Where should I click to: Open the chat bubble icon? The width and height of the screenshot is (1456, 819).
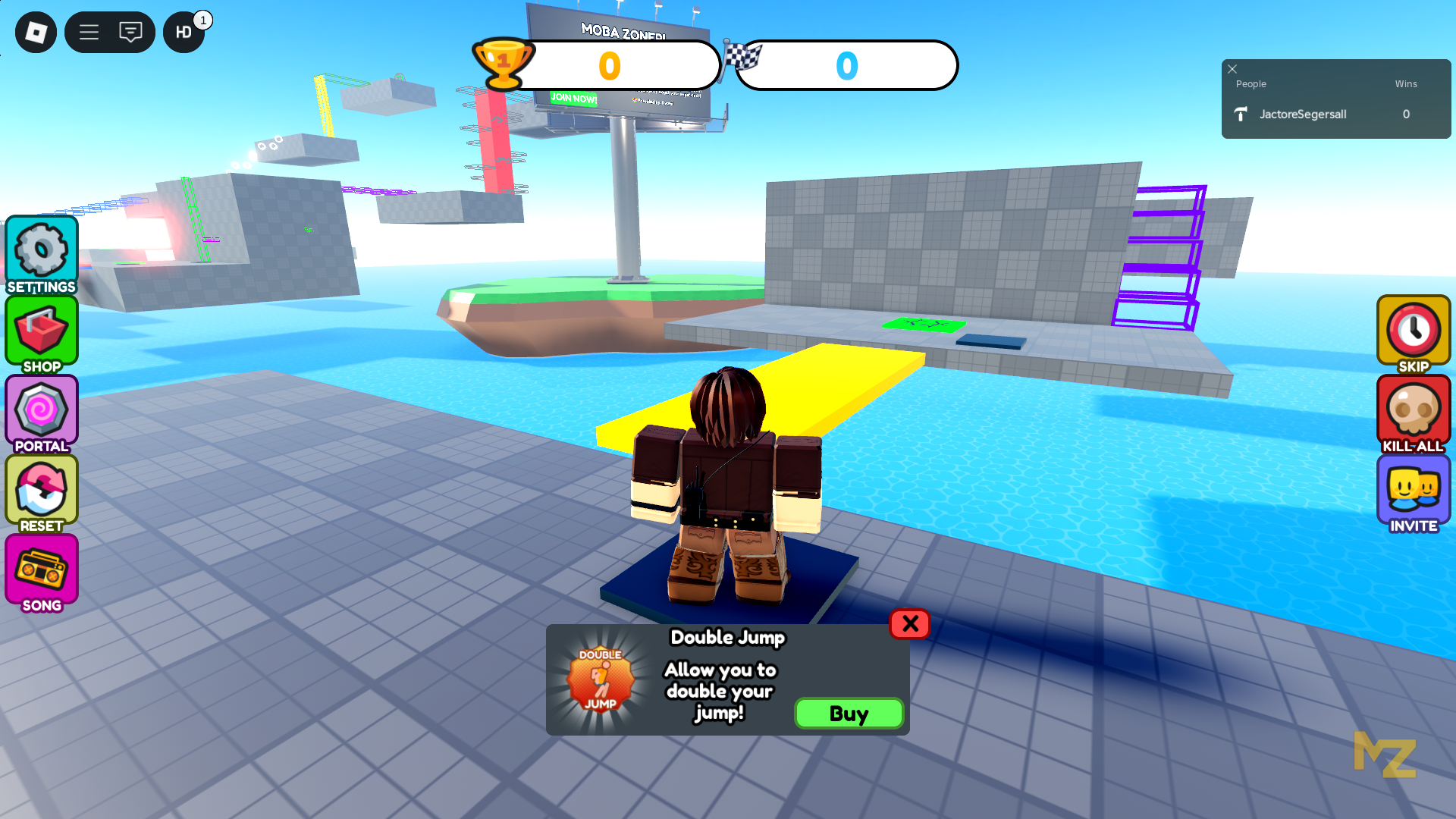point(130,32)
